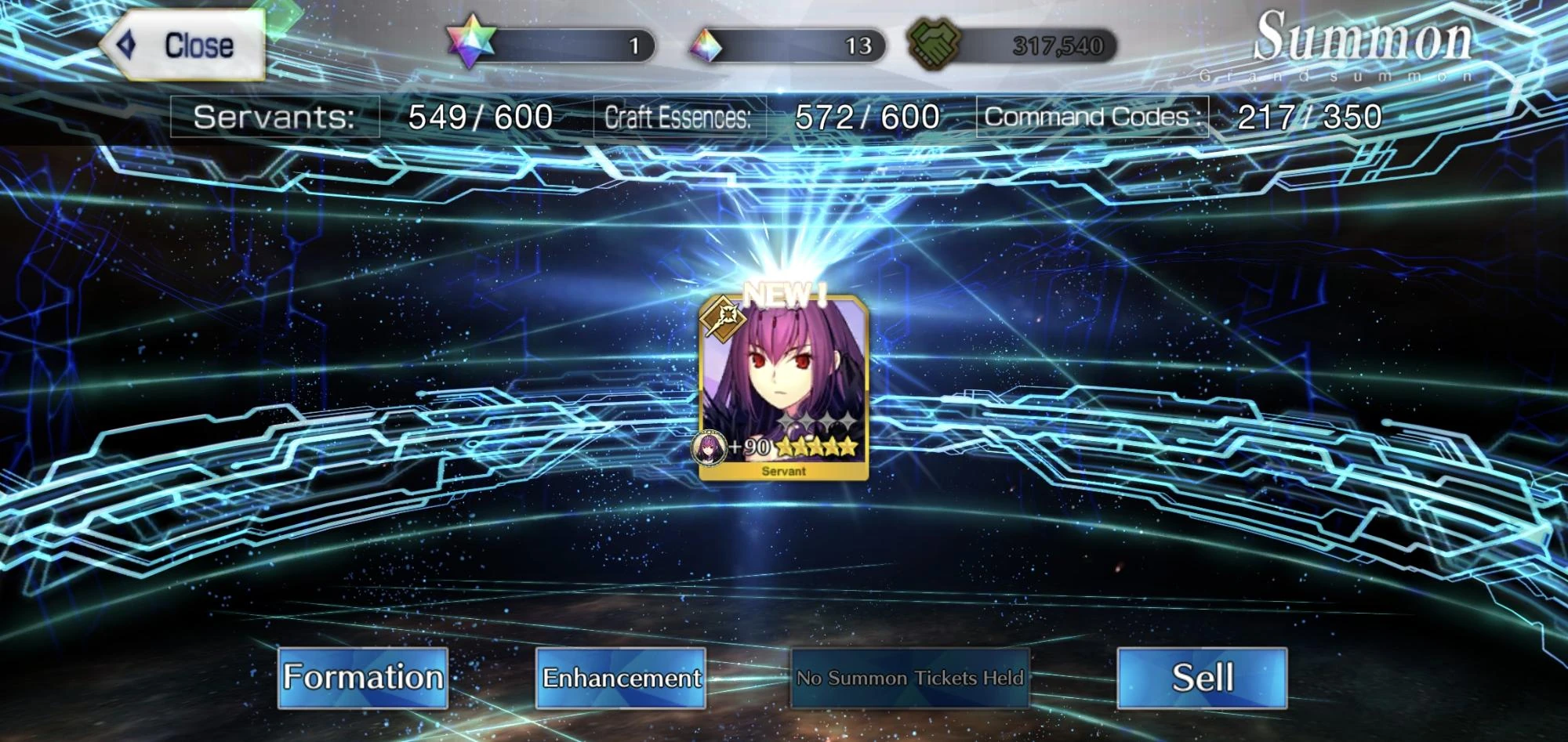Click the No Summon Tickets Held button
This screenshot has height=742, width=1568.
click(x=911, y=679)
